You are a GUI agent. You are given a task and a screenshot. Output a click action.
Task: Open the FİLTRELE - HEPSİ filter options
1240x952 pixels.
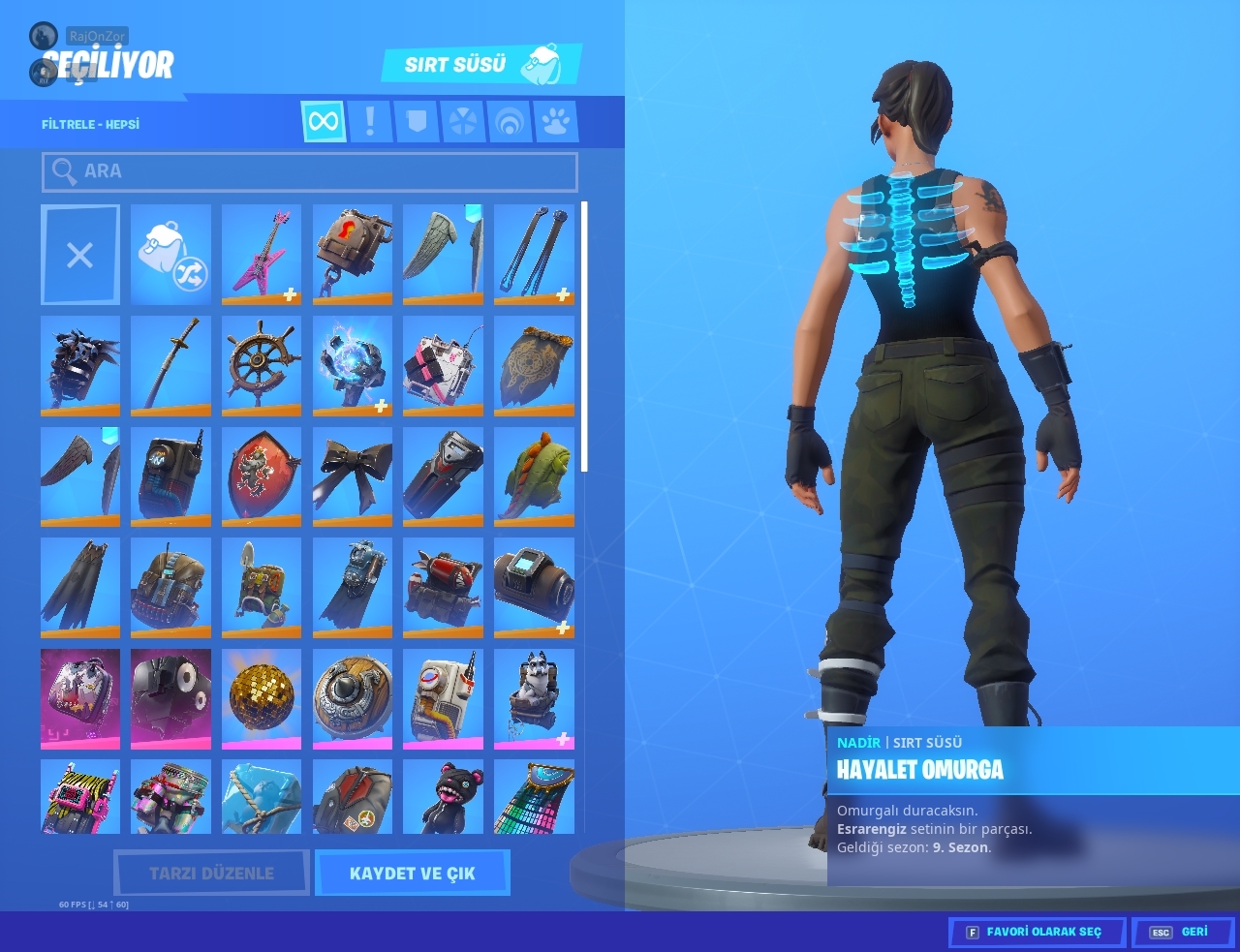[88, 123]
